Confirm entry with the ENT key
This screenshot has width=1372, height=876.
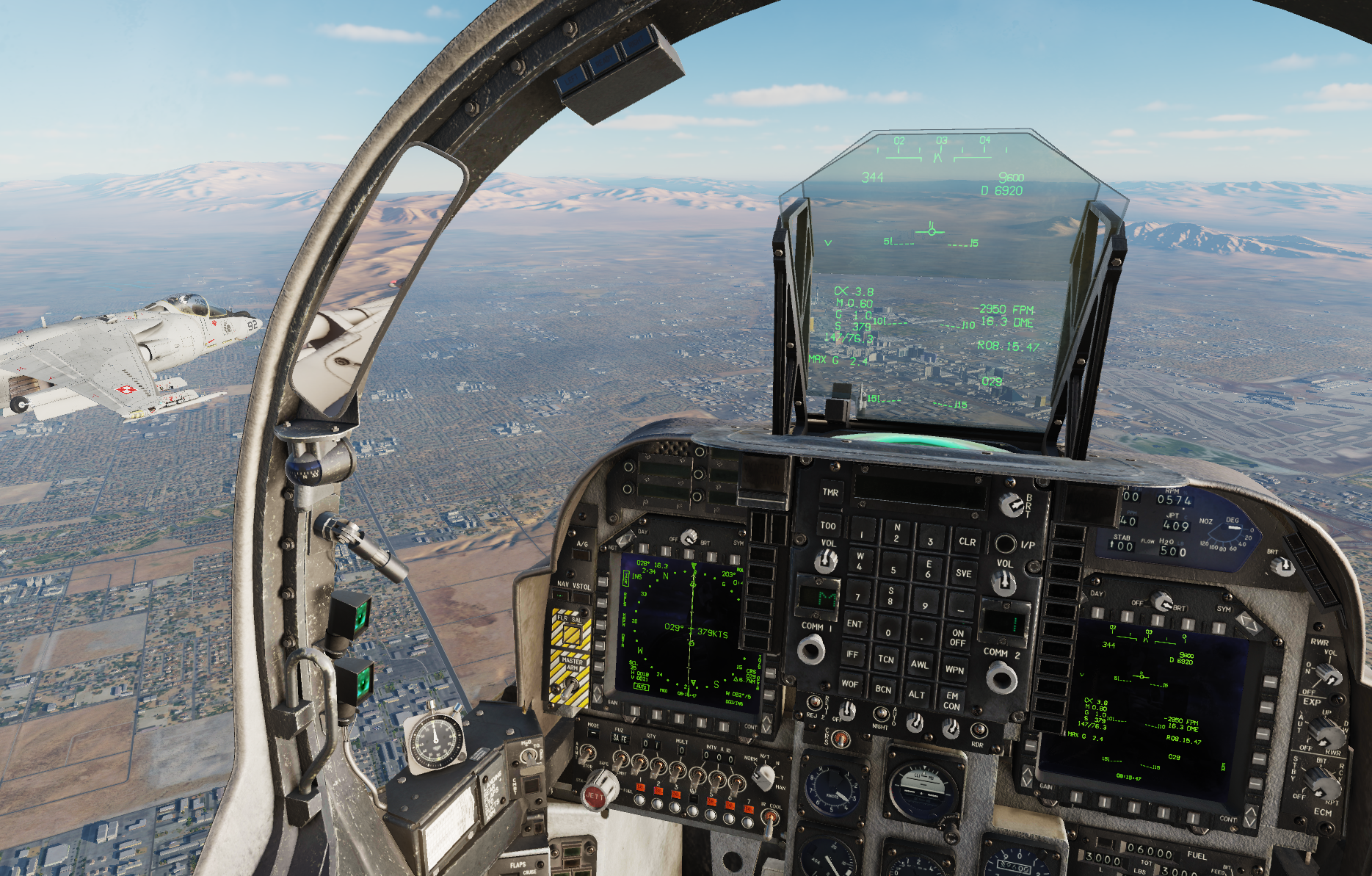coord(854,624)
